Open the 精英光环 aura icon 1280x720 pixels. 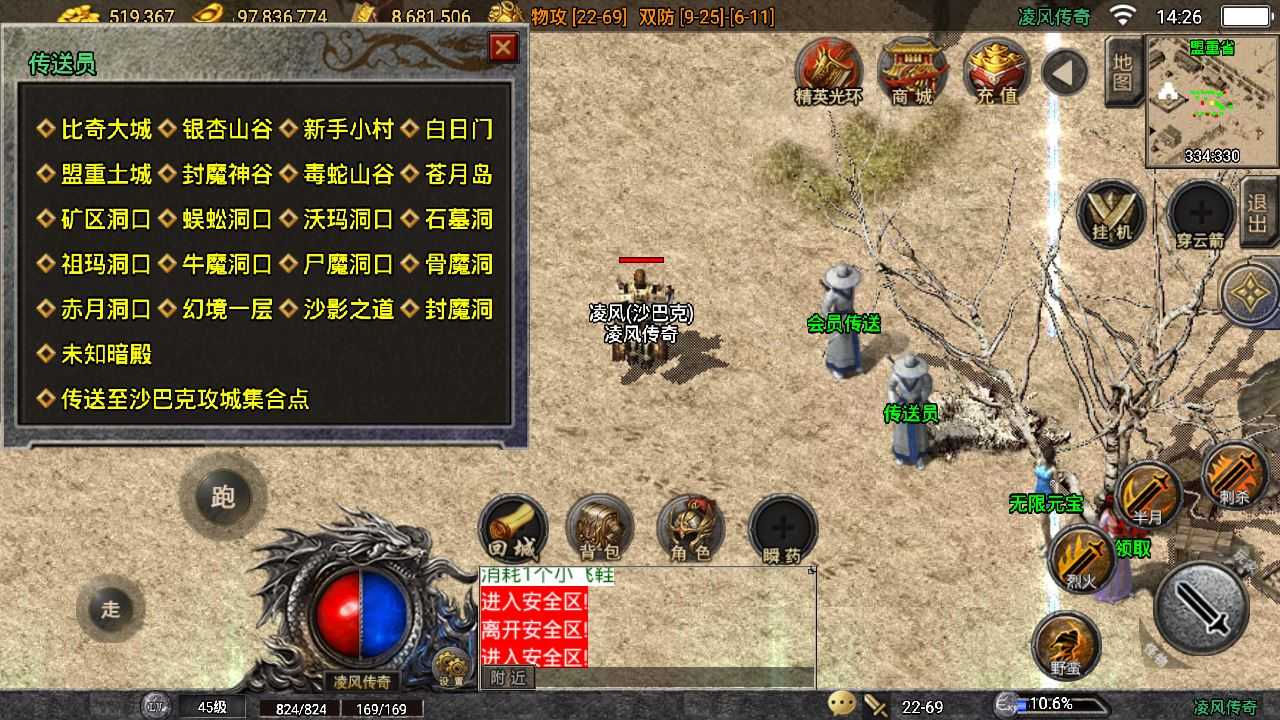pos(828,70)
